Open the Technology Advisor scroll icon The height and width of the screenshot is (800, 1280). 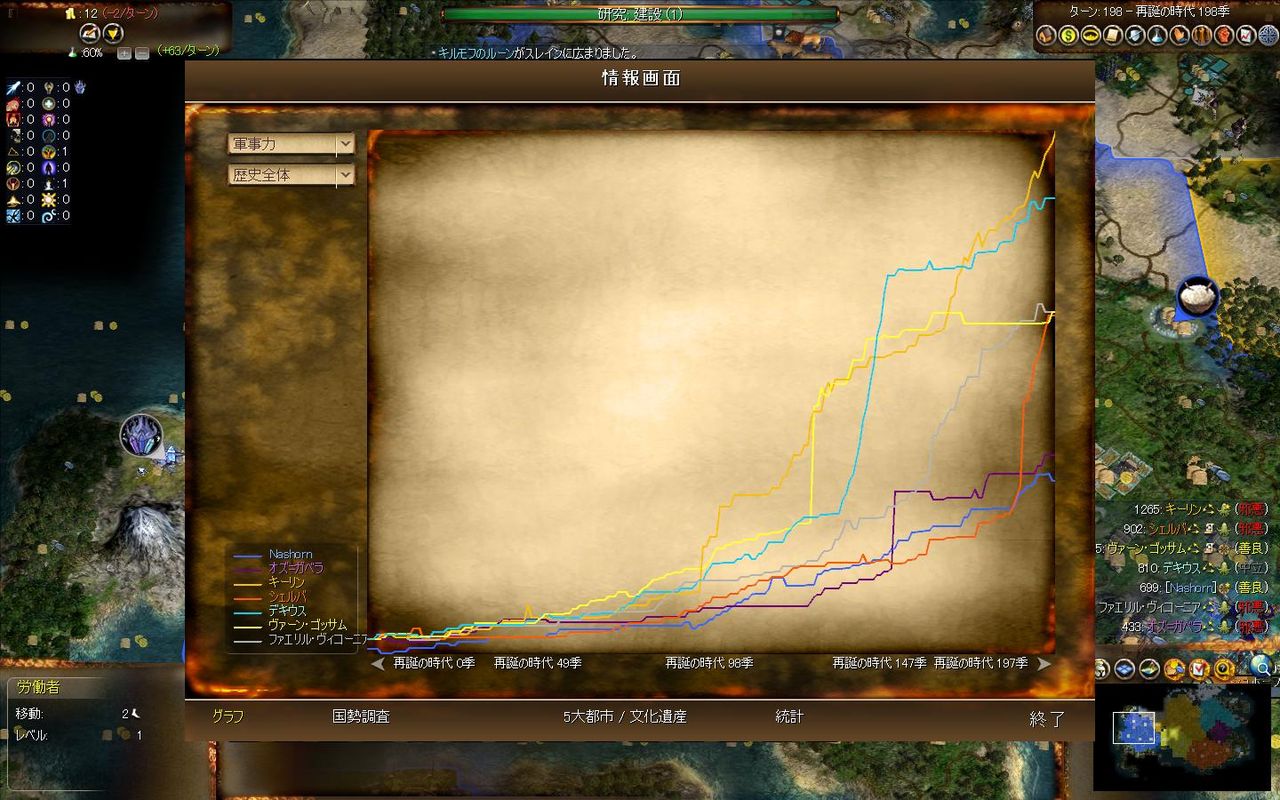point(1114,35)
